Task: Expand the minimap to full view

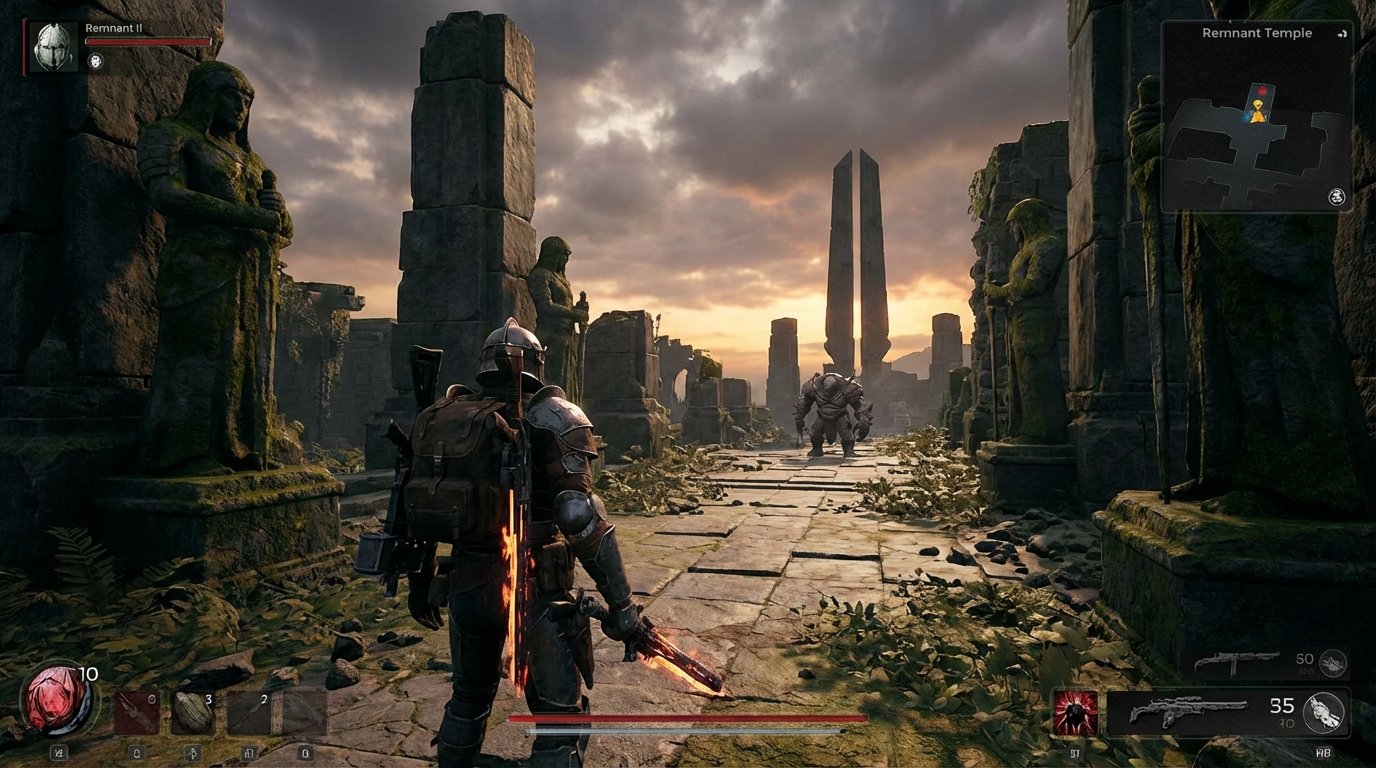Action: pos(1337,198)
